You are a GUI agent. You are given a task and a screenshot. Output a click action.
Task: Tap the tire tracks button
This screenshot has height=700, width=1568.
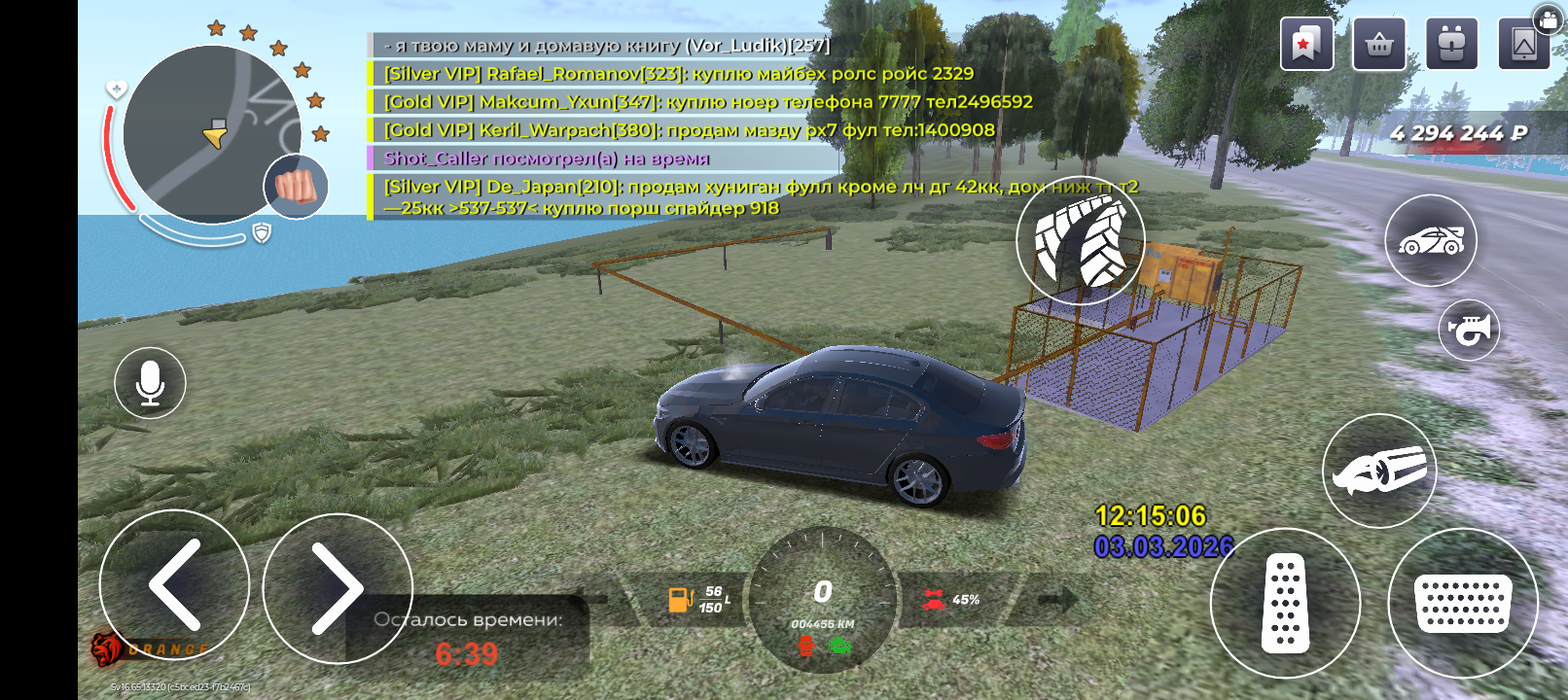pos(1080,240)
